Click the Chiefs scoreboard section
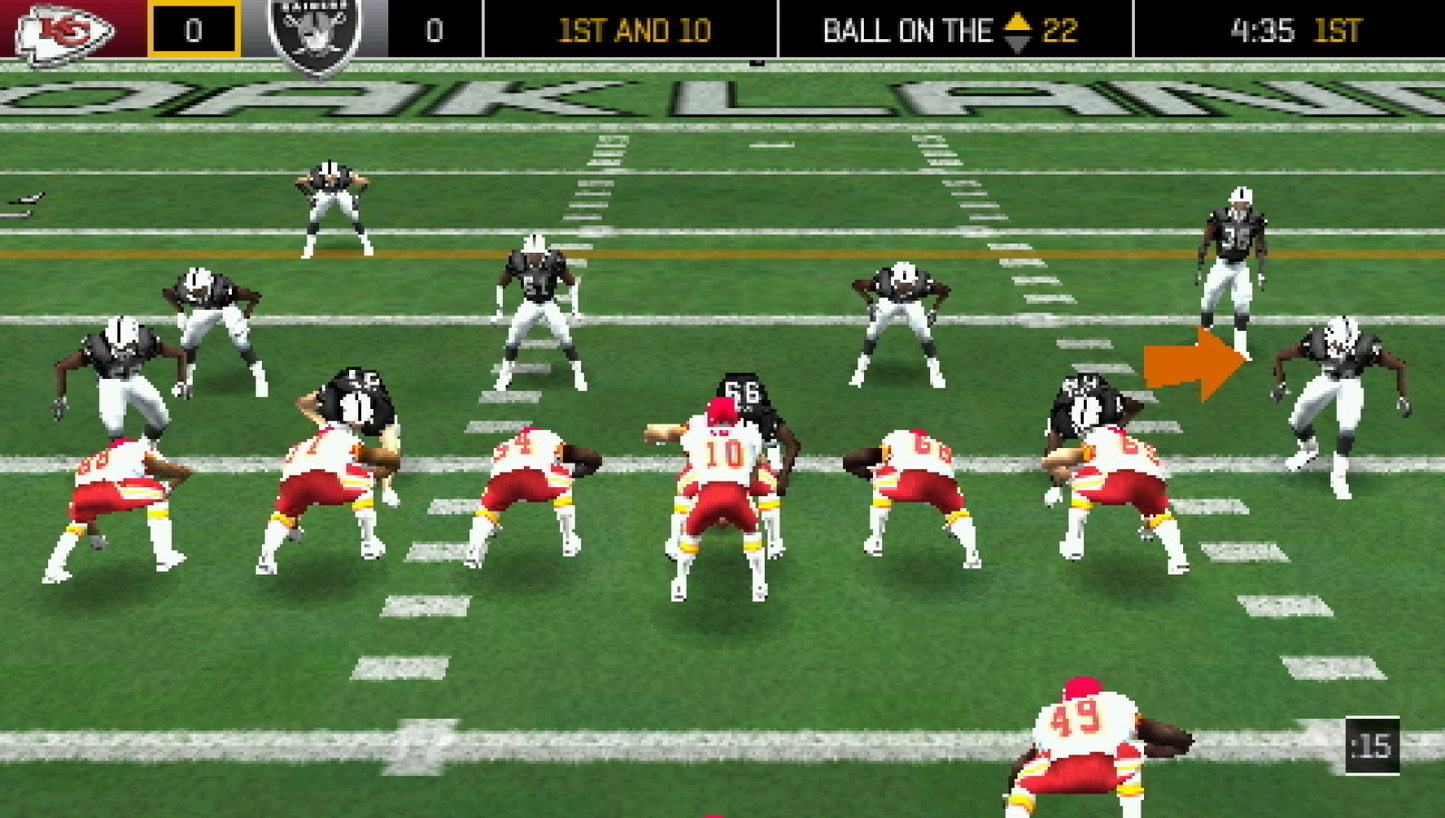The image size is (1445, 818). [120, 29]
